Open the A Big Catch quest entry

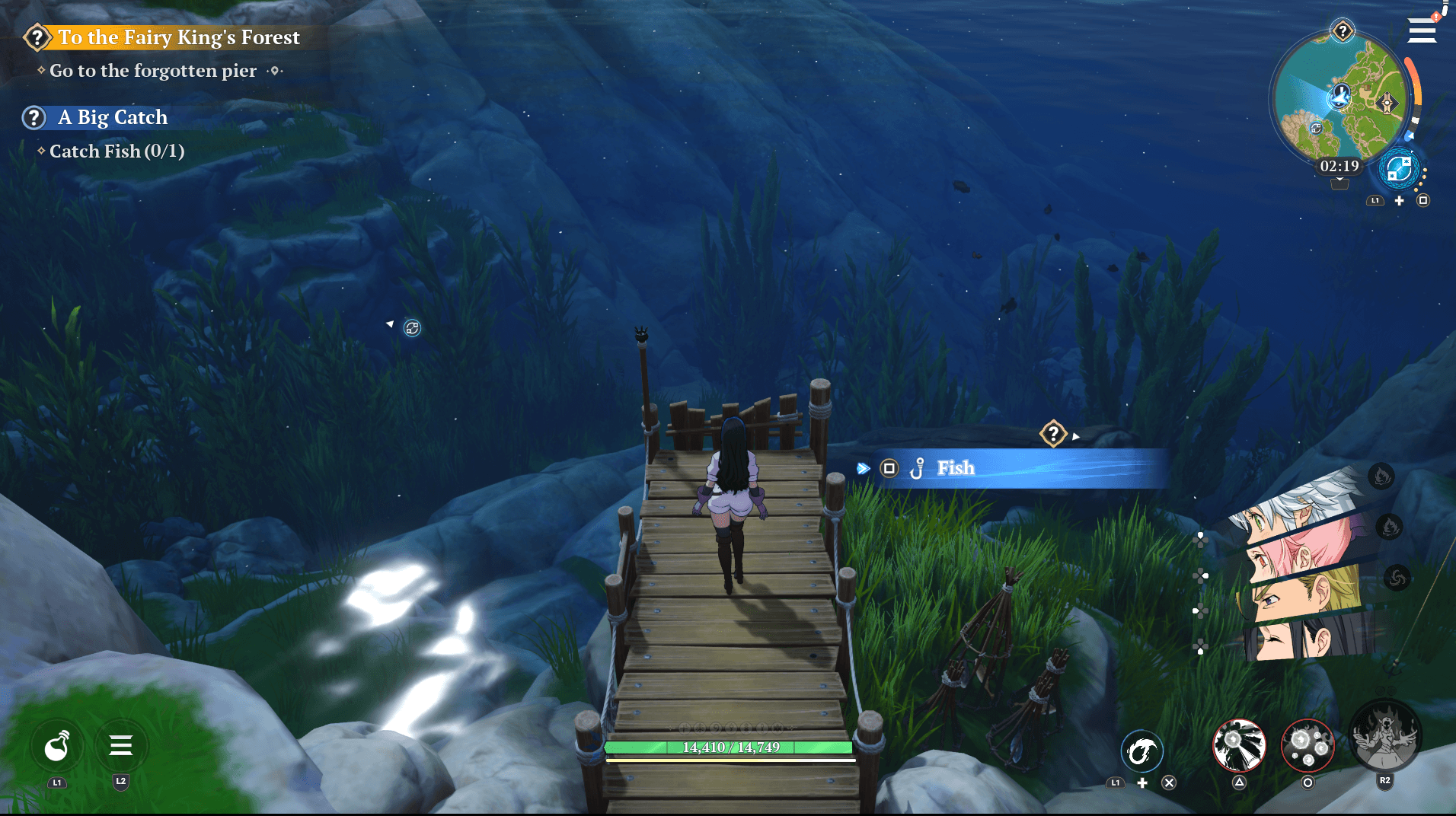(x=112, y=117)
